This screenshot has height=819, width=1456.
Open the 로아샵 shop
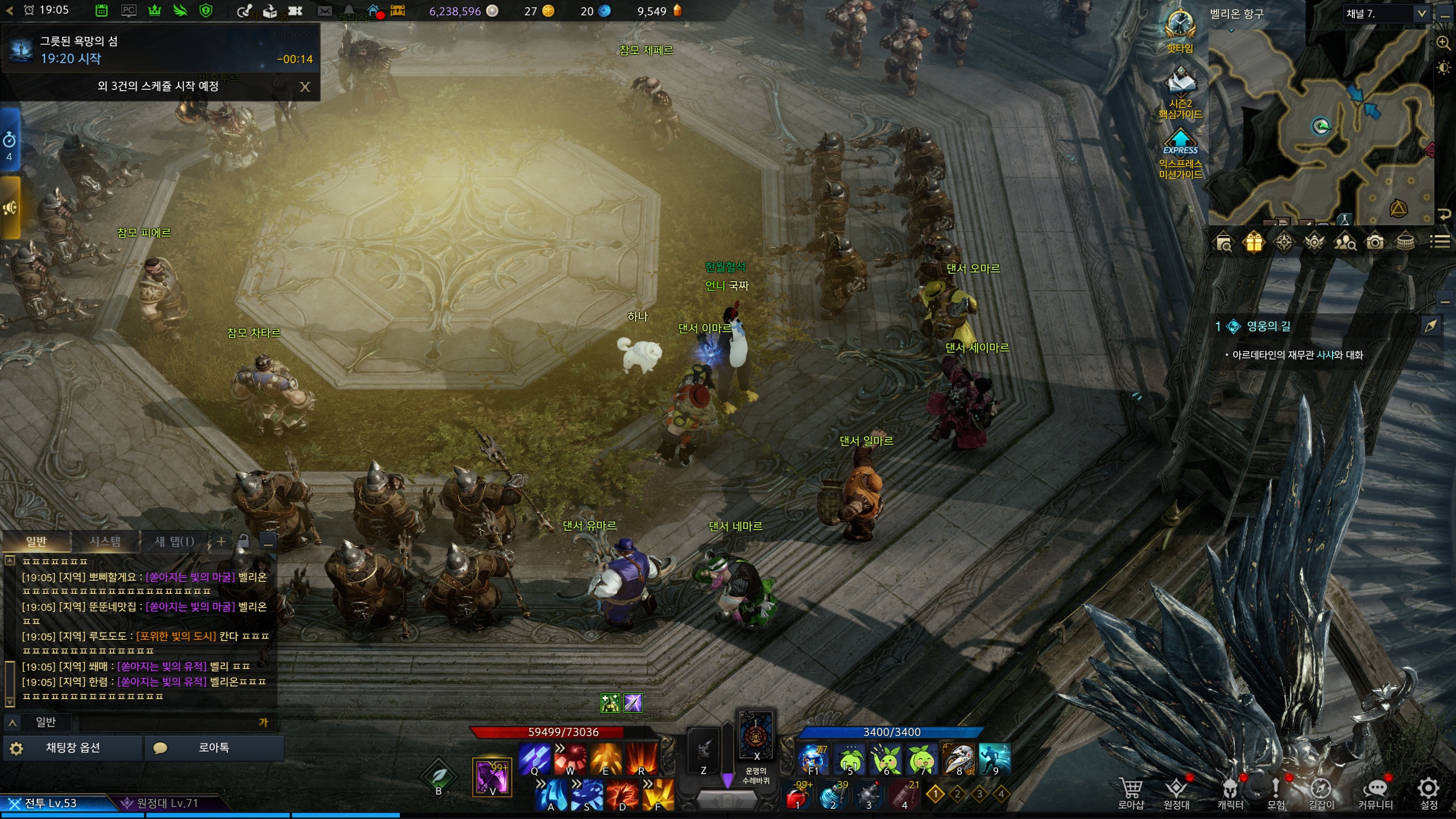point(1131,791)
